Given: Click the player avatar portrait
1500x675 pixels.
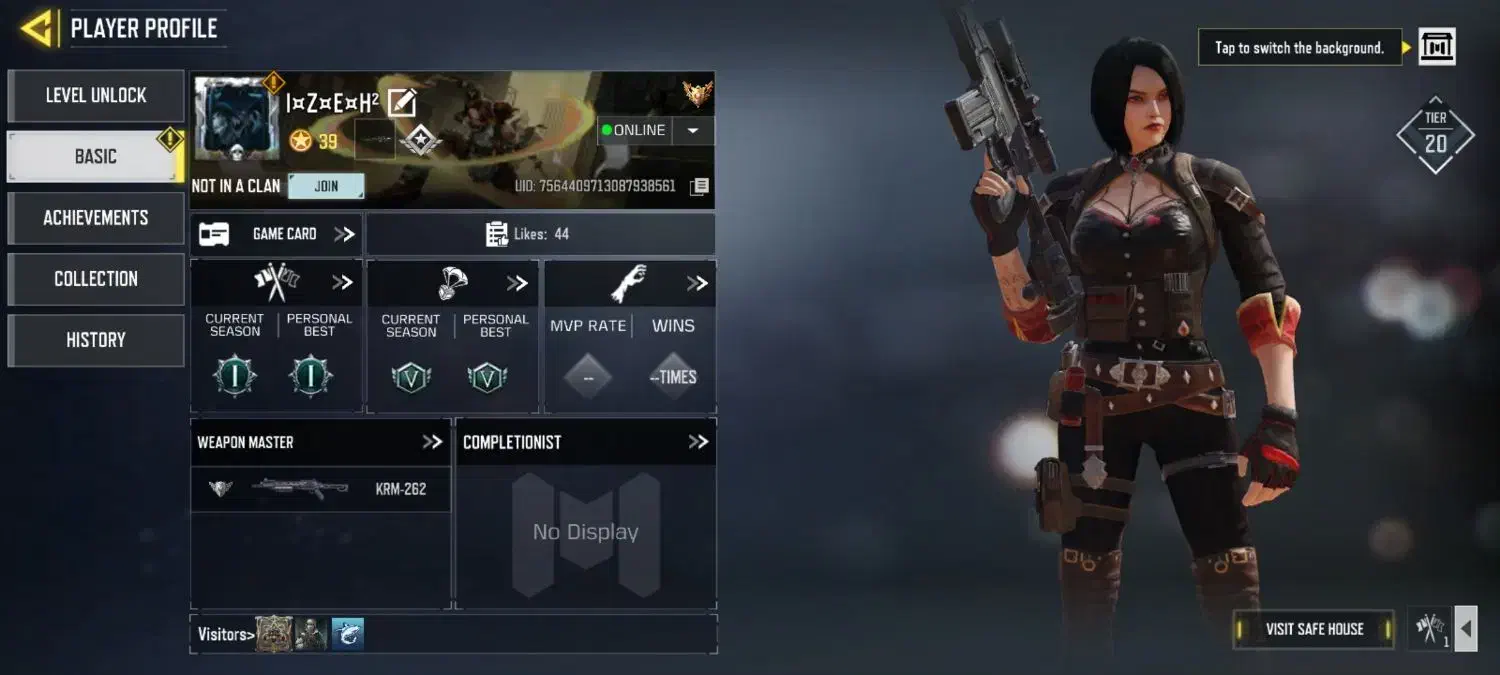Looking at the screenshot, I should [237, 119].
